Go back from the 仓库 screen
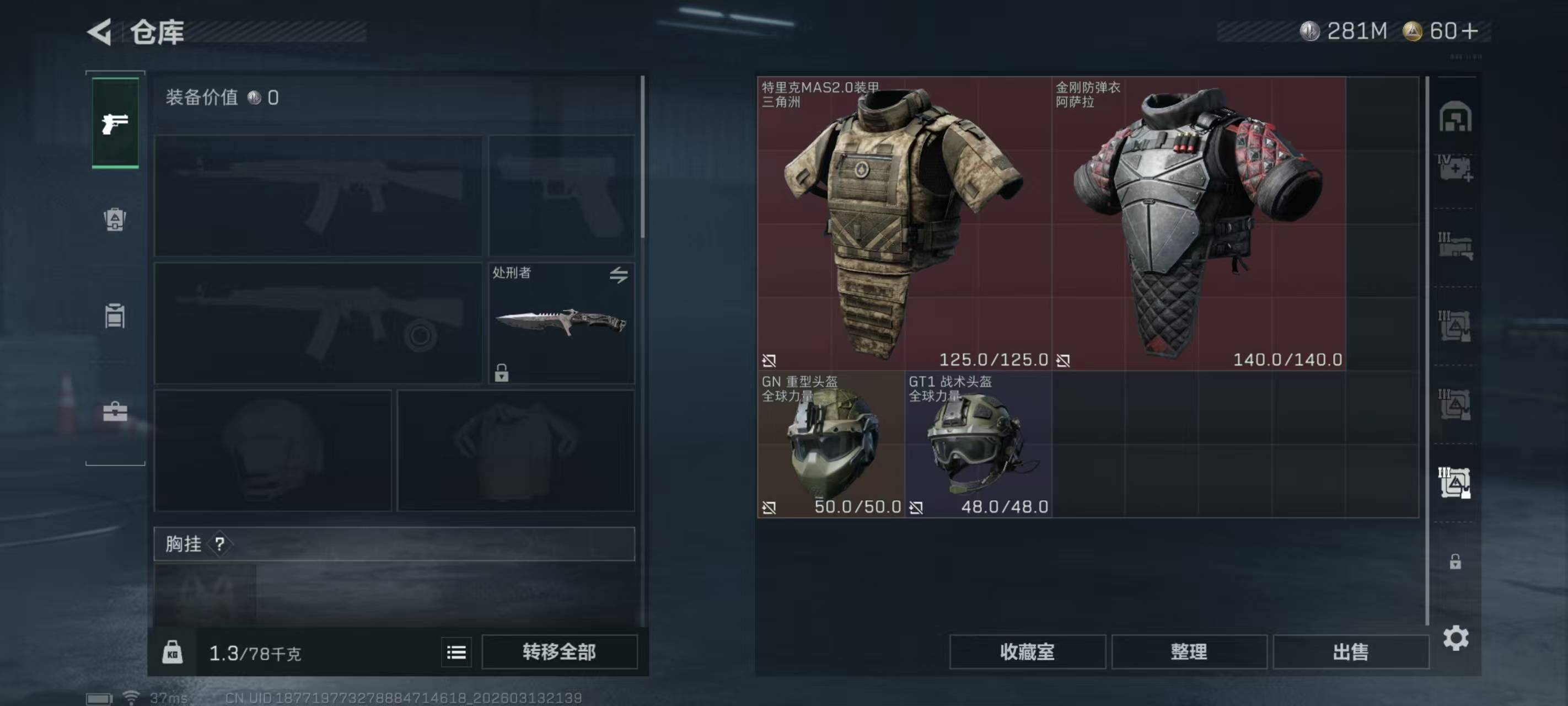Viewport: 1568px width, 706px height. pyautogui.click(x=100, y=31)
